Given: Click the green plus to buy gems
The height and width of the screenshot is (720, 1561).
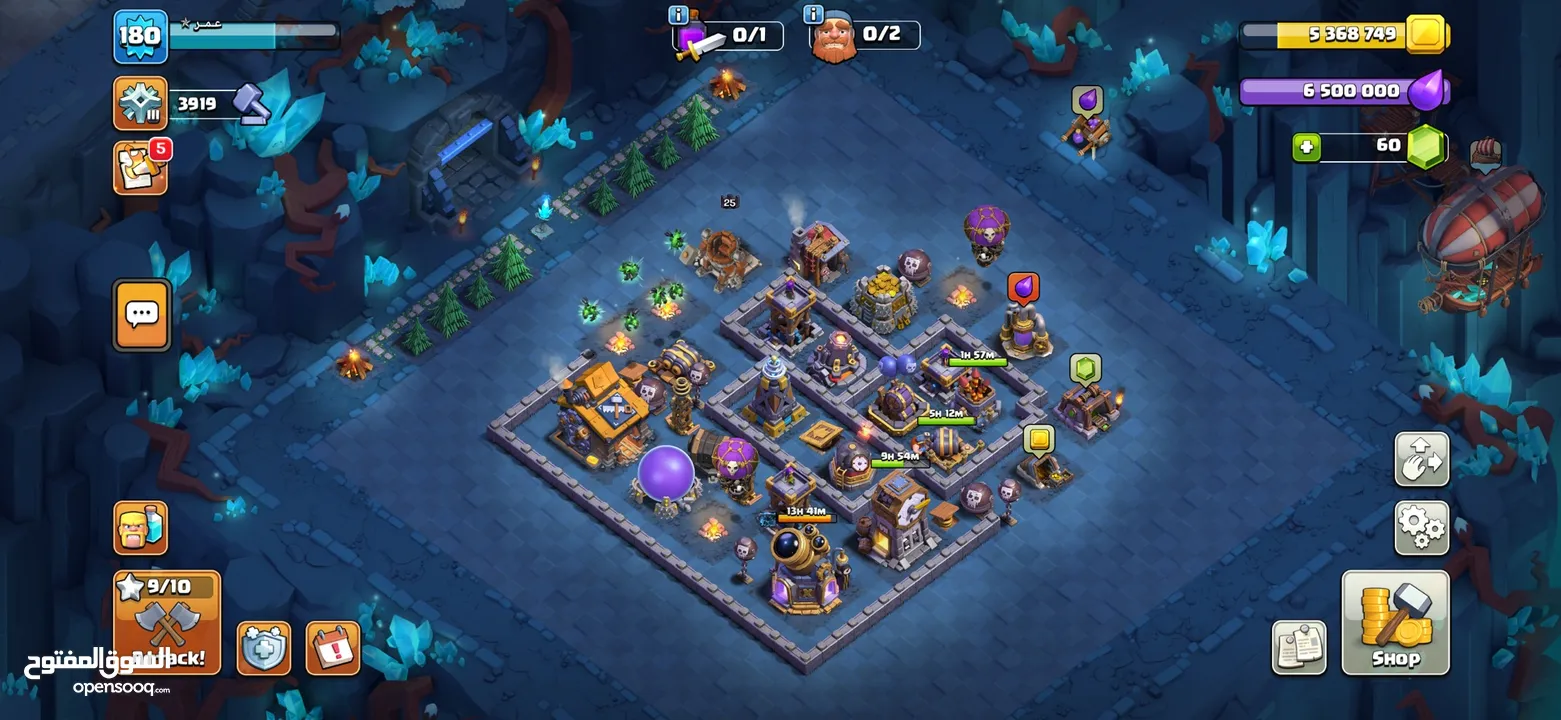Looking at the screenshot, I should pos(1306,147).
